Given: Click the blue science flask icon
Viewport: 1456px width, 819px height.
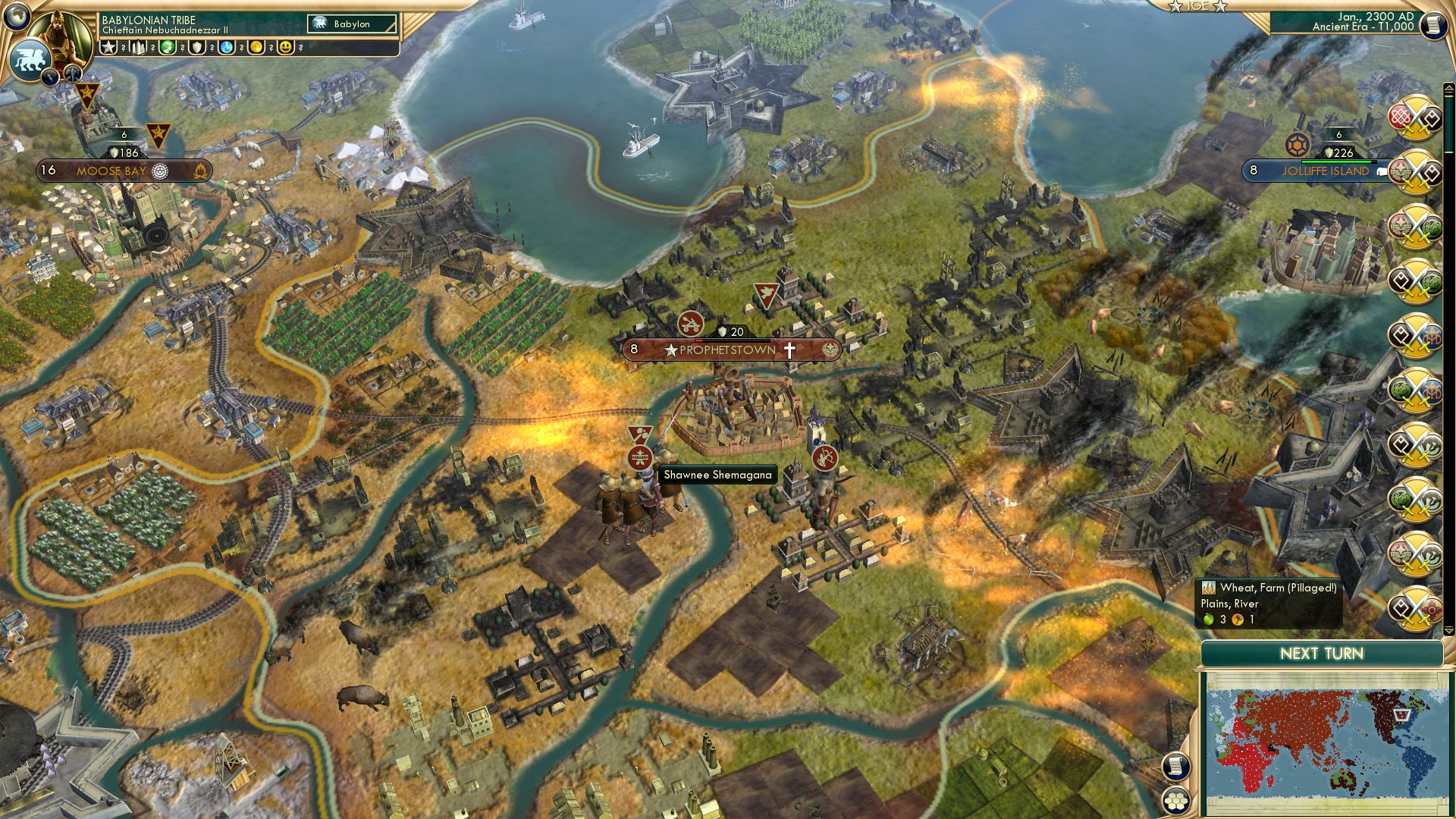Looking at the screenshot, I should (x=227, y=47).
